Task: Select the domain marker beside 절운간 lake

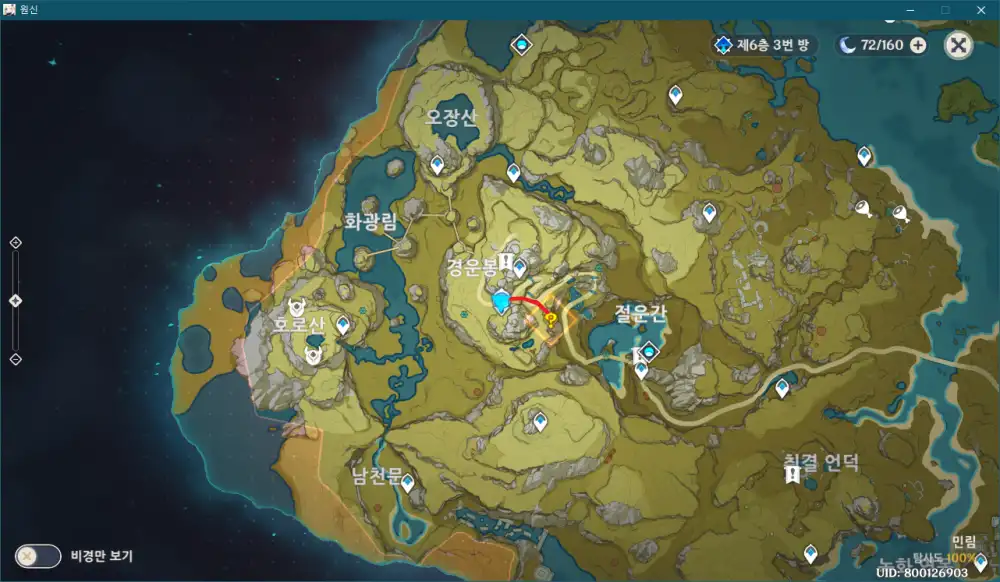Action: 649,351
